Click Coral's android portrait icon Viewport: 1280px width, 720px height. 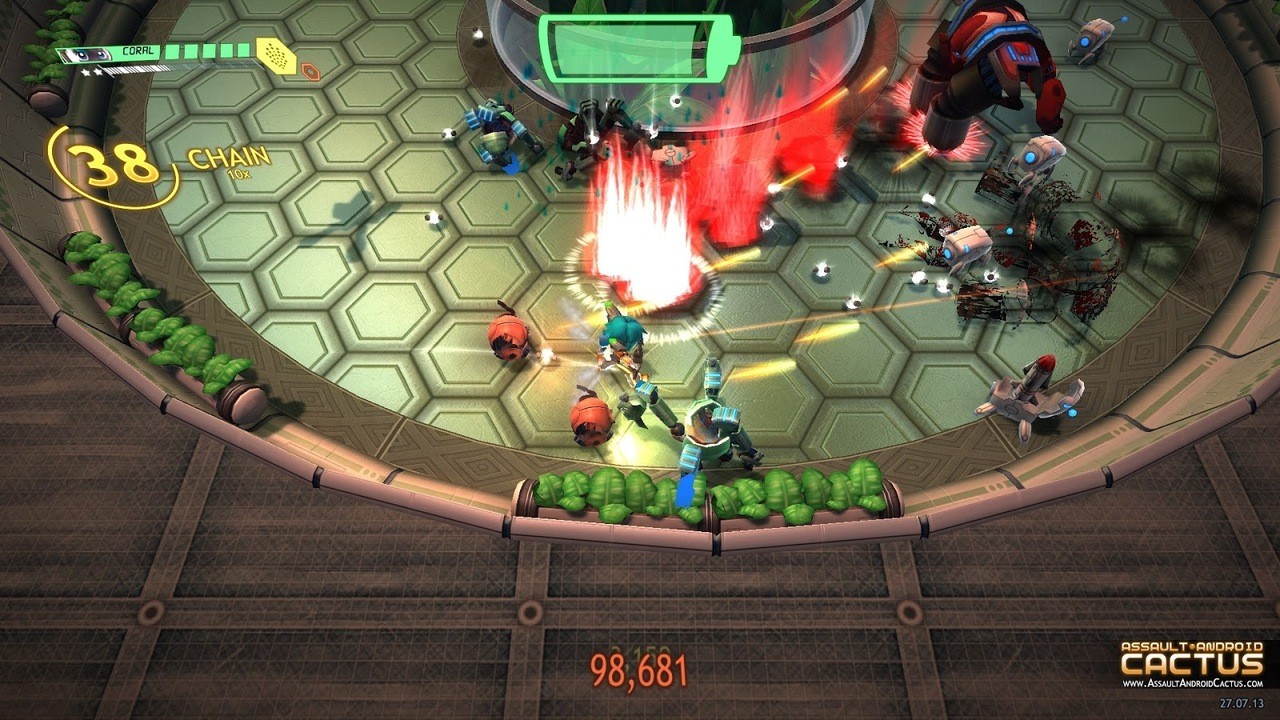pyautogui.click(x=84, y=54)
